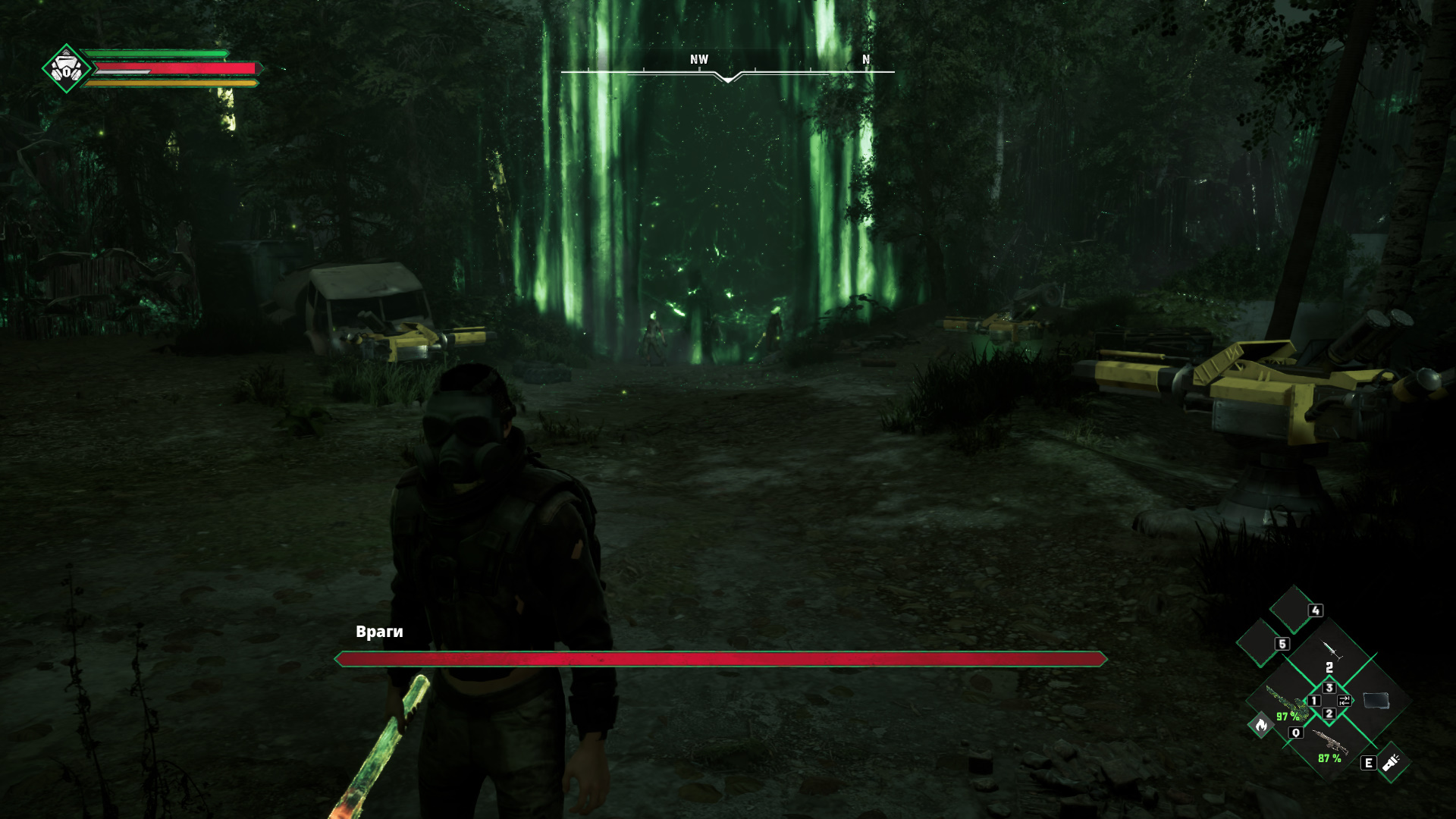Screen dimensions: 1456x819
Task: Click the compass strip's NW marker
Action: coord(699,60)
